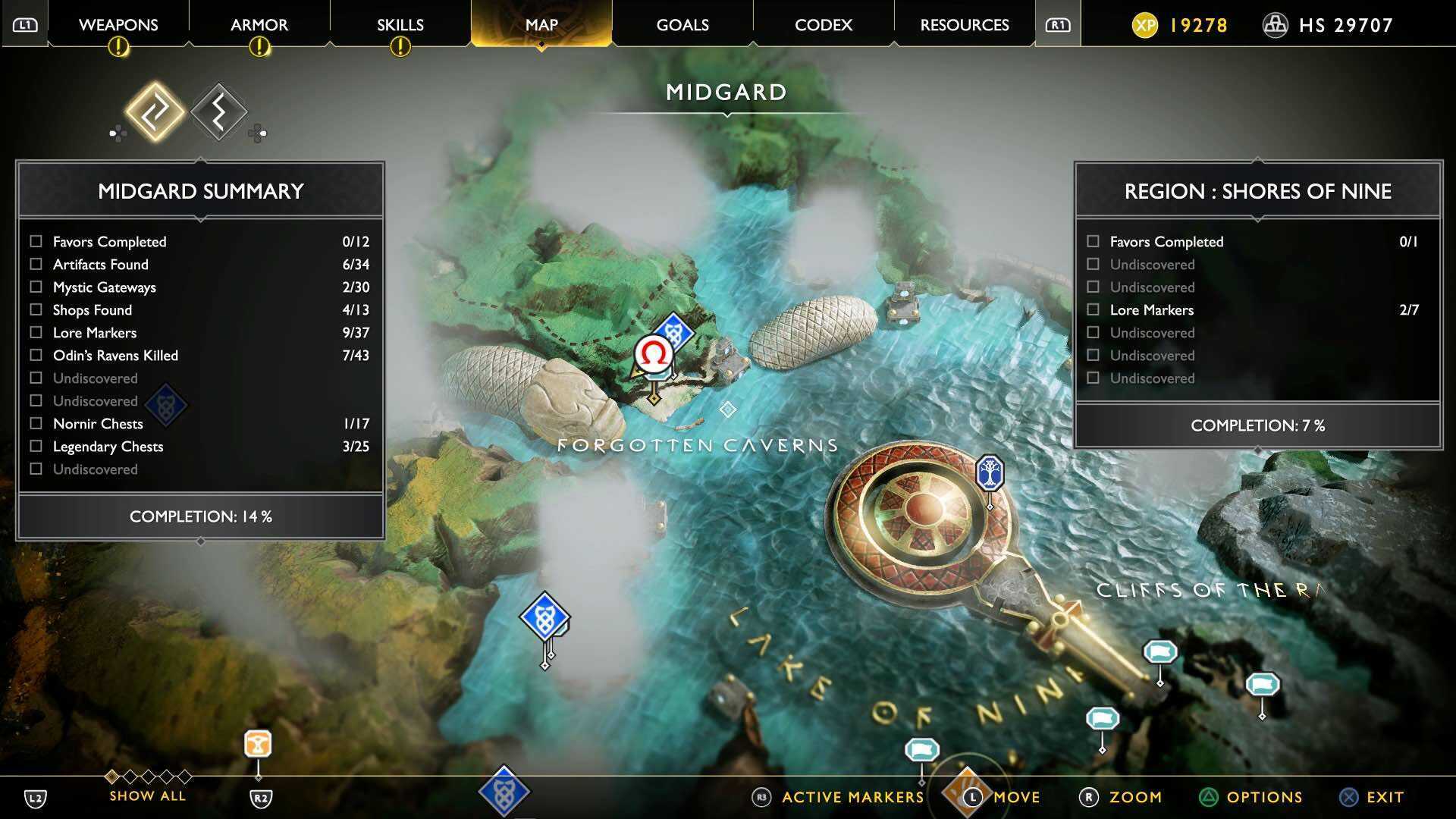Click the Hacksilver icon next to HS 29707
1456x819 pixels.
click(1276, 24)
